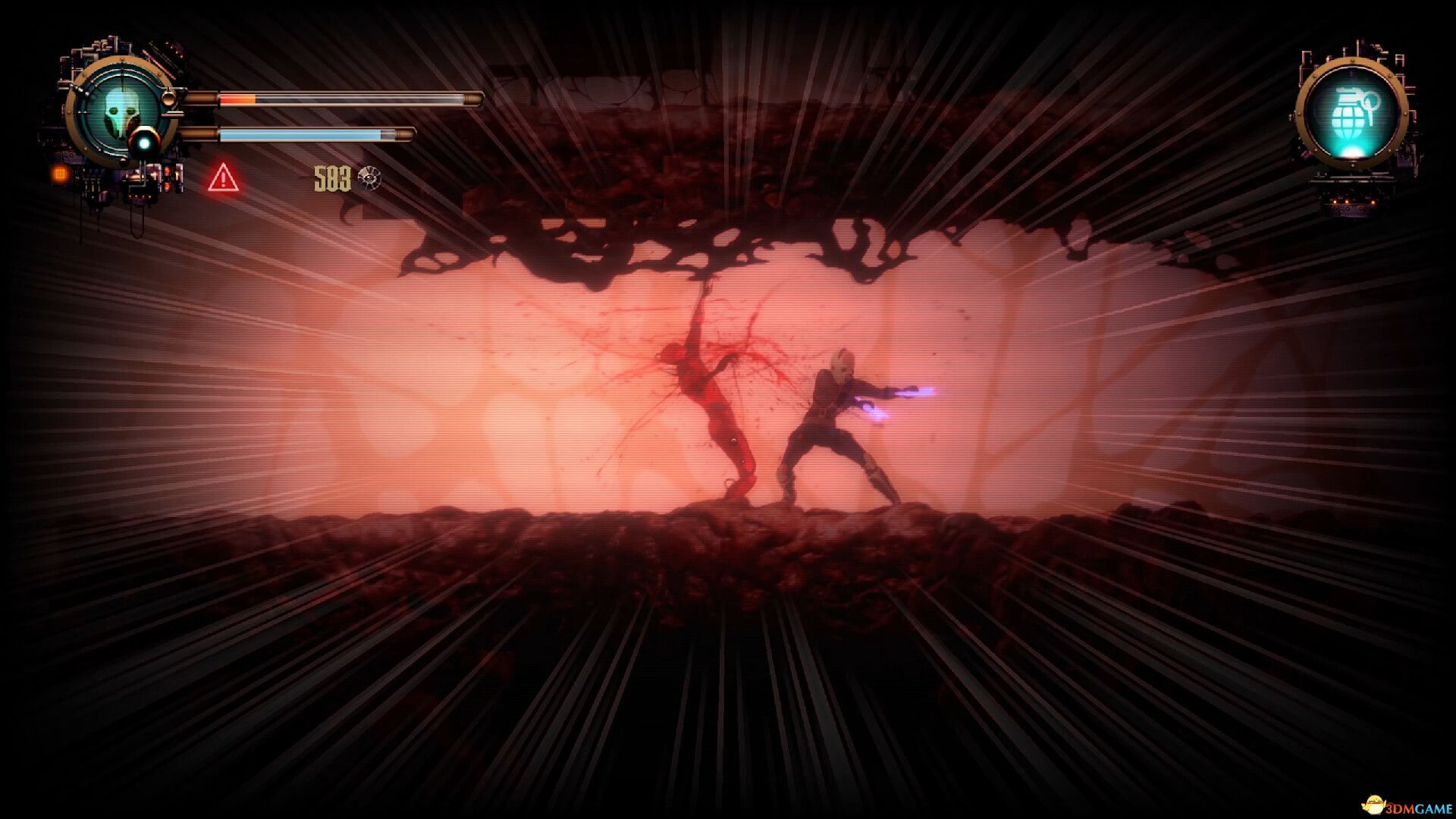Click the gear-shaped currency icon beside 583
The image size is (1456, 819).
pos(368,180)
